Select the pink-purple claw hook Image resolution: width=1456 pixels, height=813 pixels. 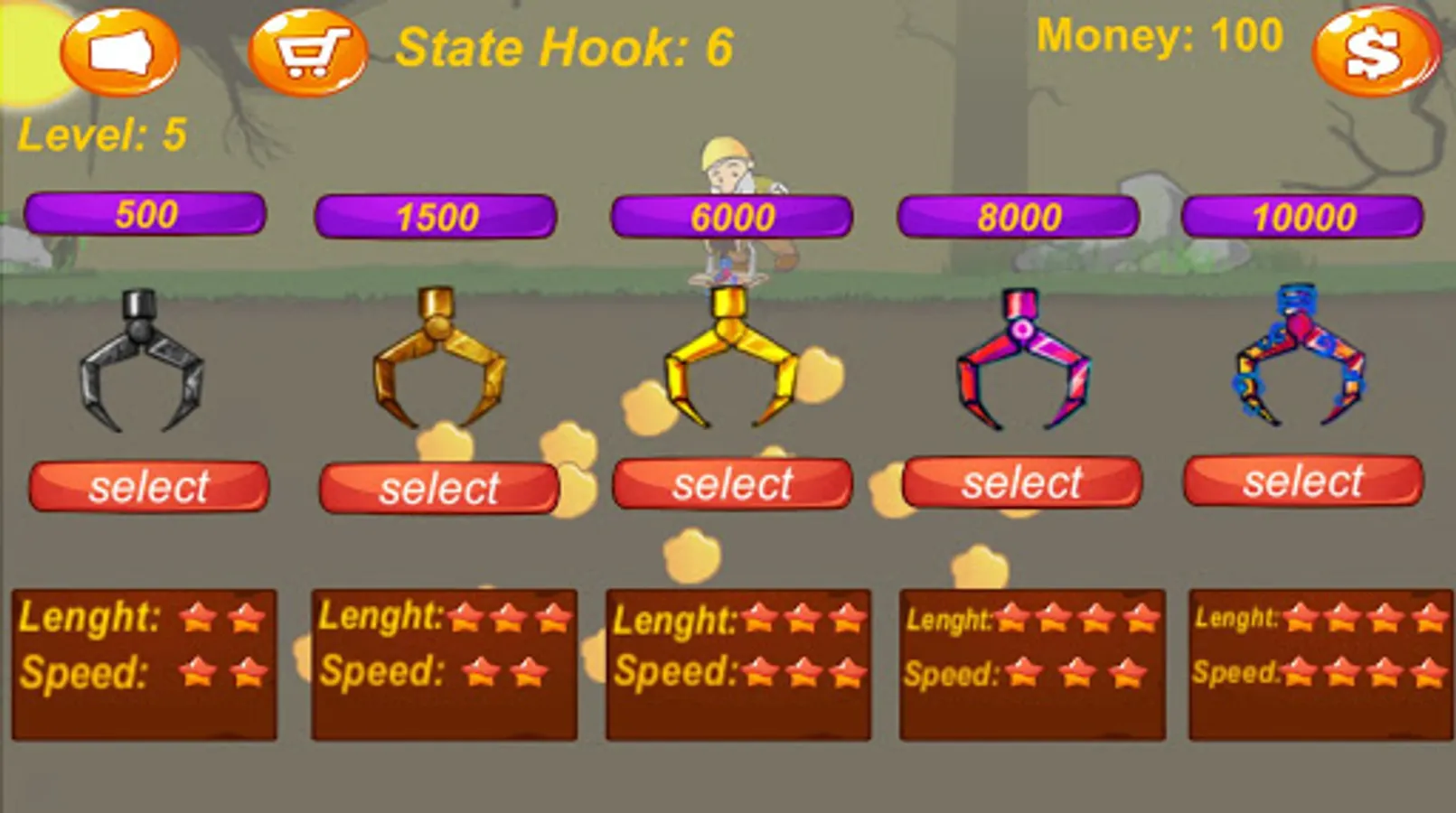click(1026, 481)
